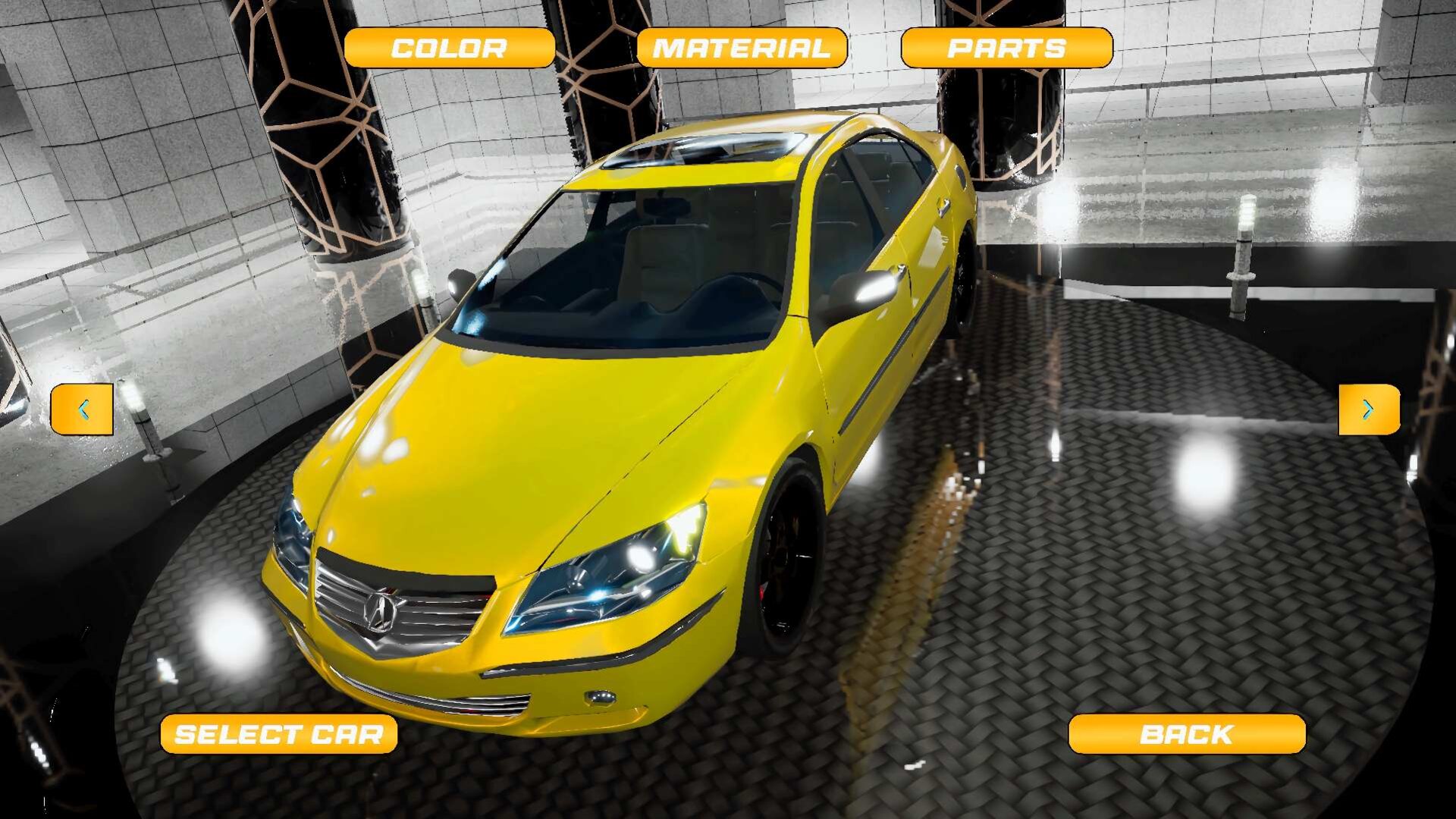The width and height of the screenshot is (1456, 819).
Task: Open the PARTS customization menu
Action: 1006,47
